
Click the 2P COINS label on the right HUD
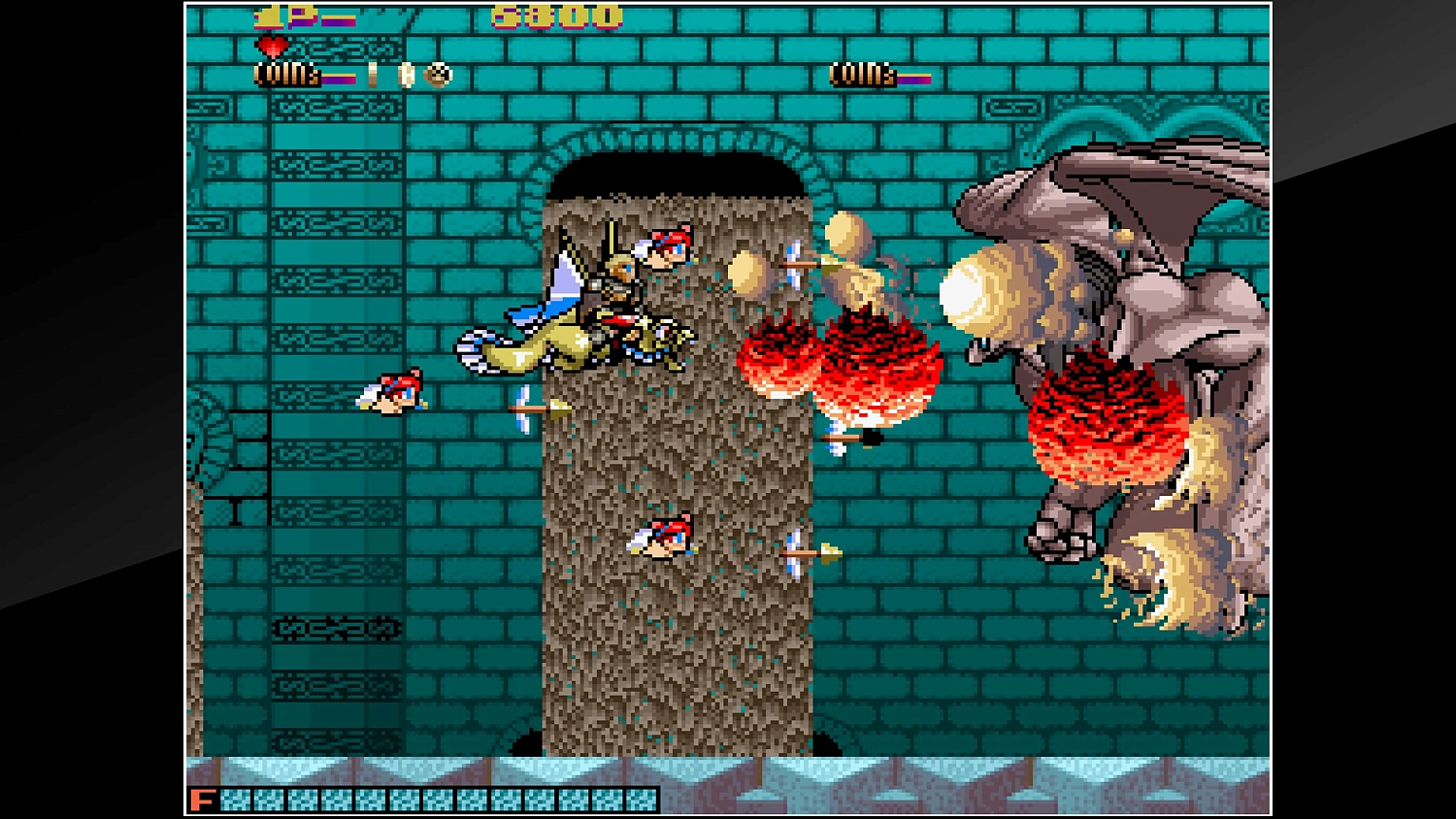(x=862, y=75)
